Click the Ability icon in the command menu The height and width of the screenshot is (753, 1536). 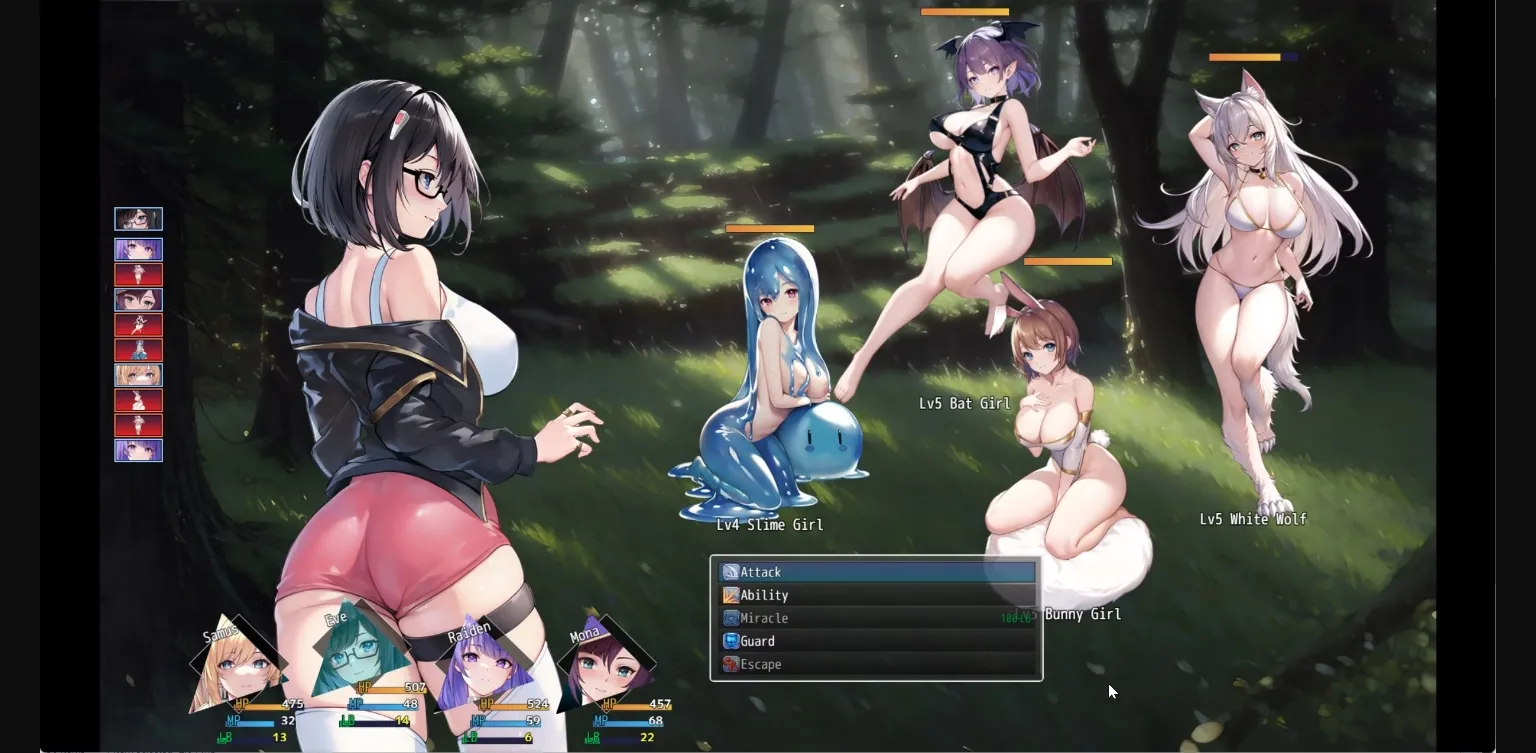coord(730,594)
